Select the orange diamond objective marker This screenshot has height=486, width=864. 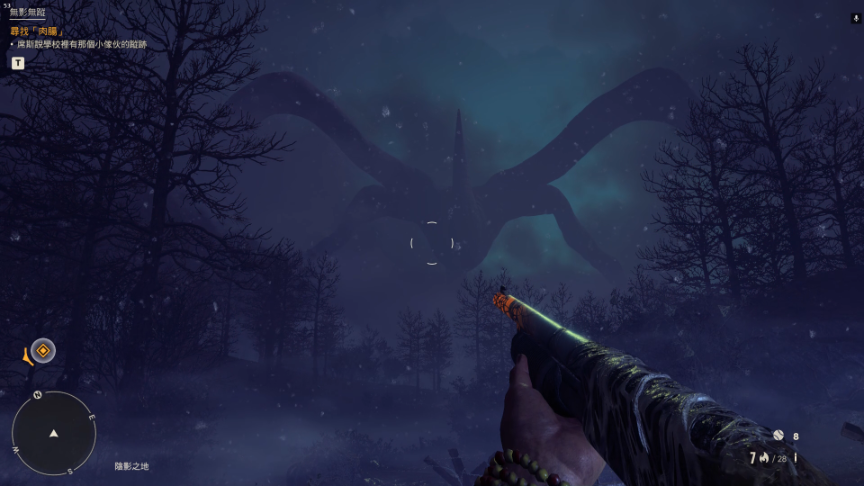pyautogui.click(x=43, y=350)
